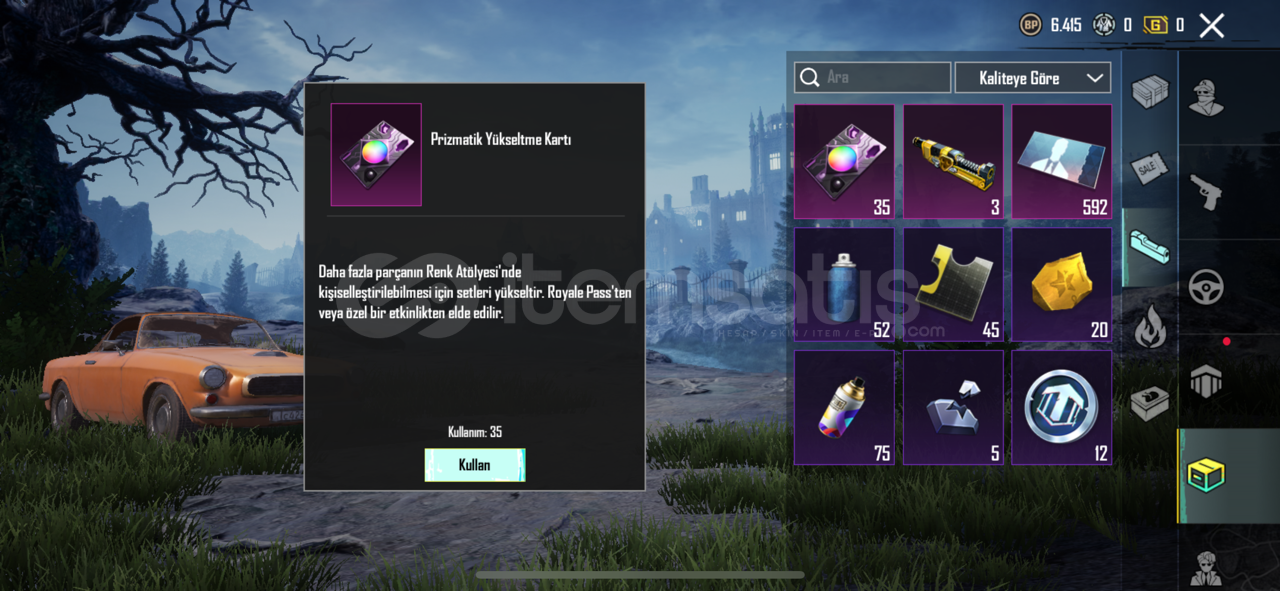Close the inventory with the X

(1211, 26)
